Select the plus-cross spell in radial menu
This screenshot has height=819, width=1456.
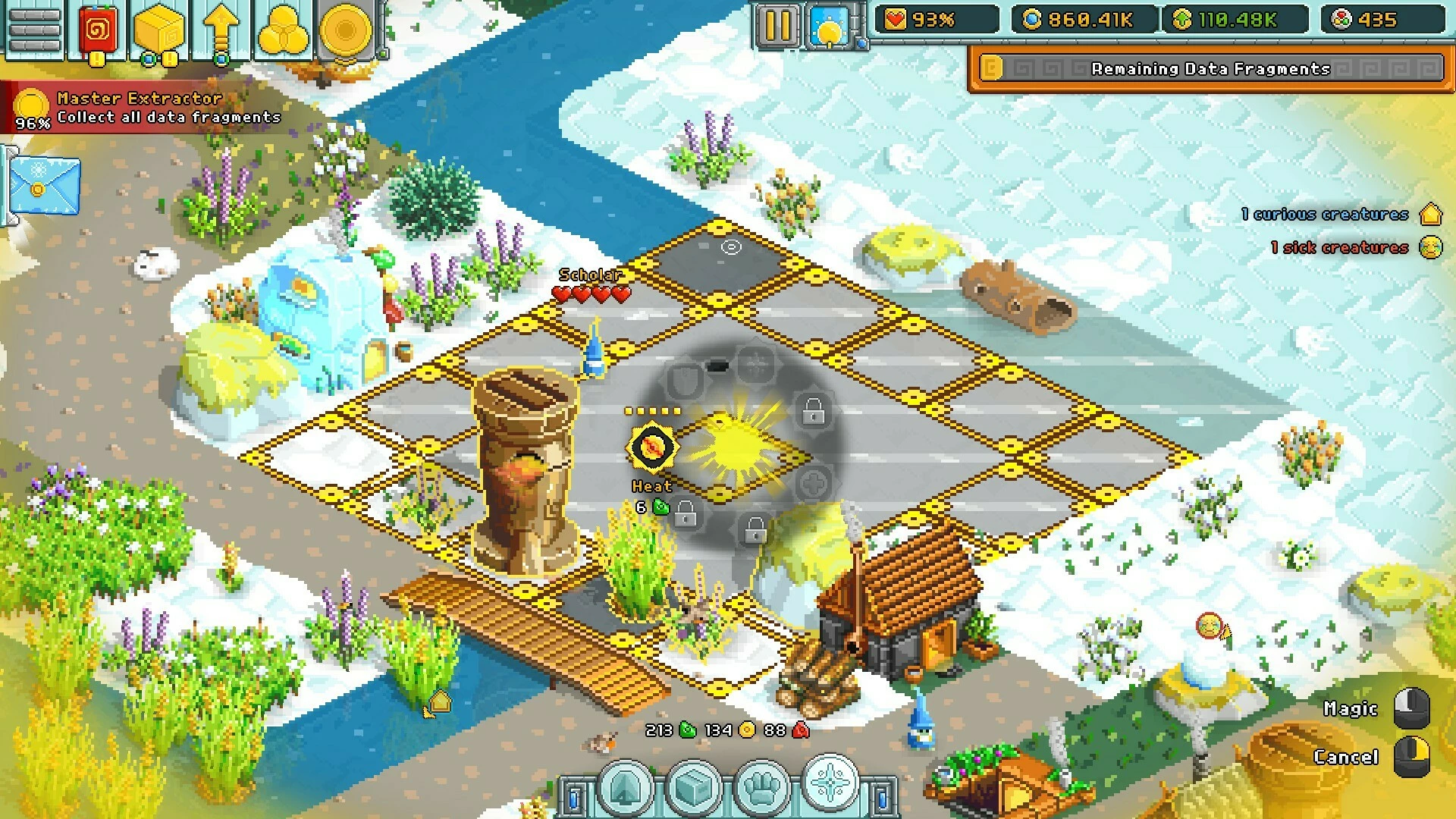click(814, 482)
